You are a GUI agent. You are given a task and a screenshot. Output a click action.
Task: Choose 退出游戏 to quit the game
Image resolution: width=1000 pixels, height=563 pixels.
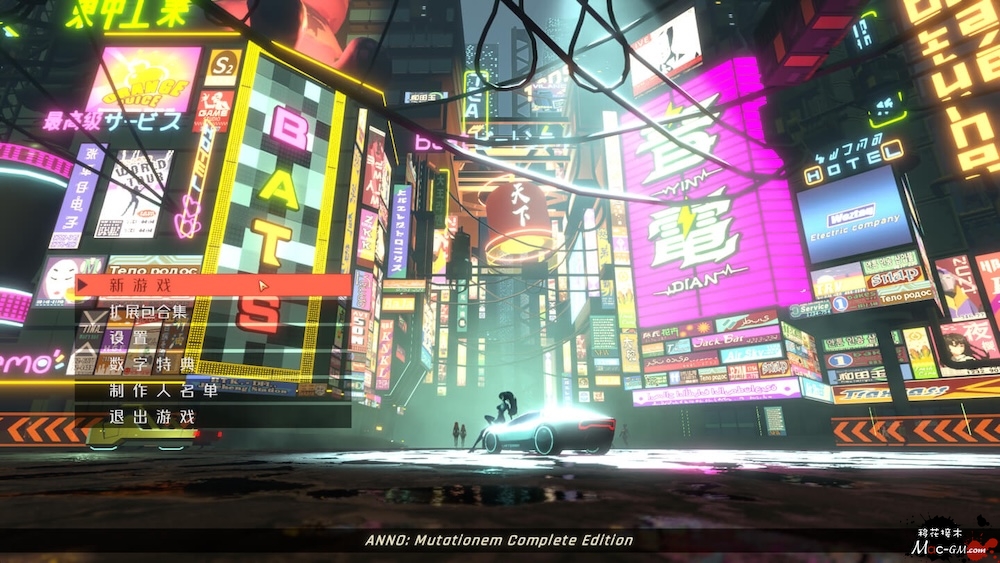(152, 416)
